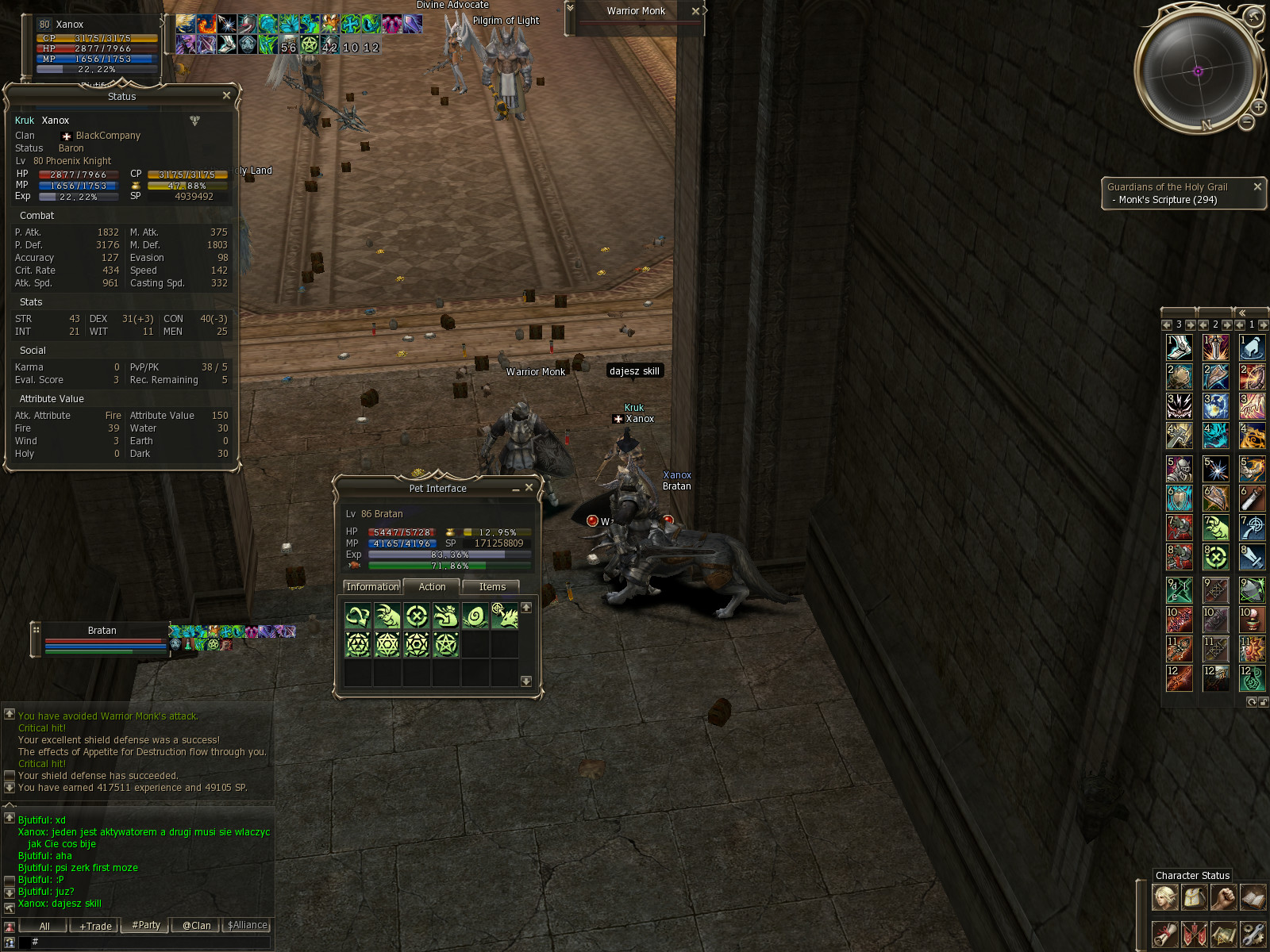Switch to the $Alliance chat tab
This screenshot has height=952, width=1270.
[248, 925]
